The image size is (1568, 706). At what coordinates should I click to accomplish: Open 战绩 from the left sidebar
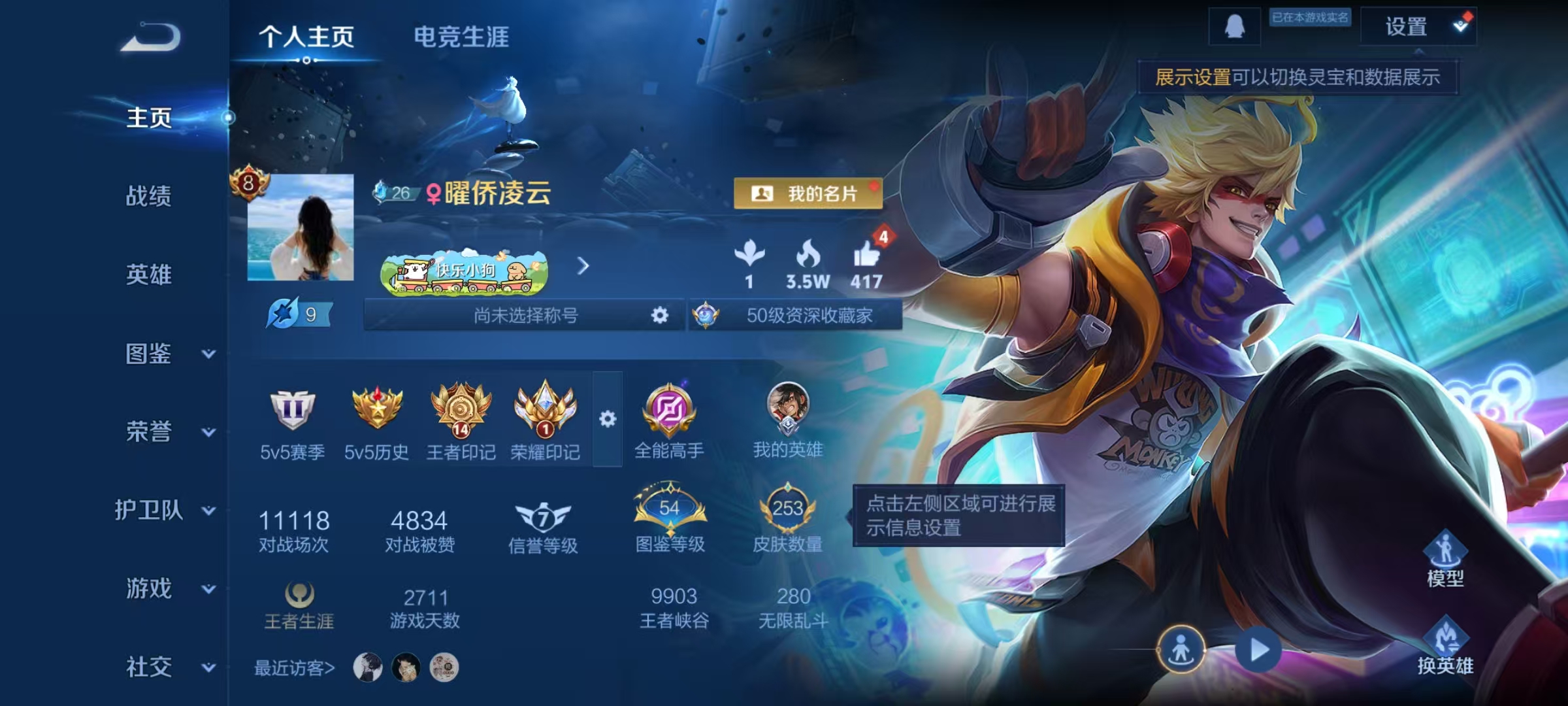[x=149, y=196]
